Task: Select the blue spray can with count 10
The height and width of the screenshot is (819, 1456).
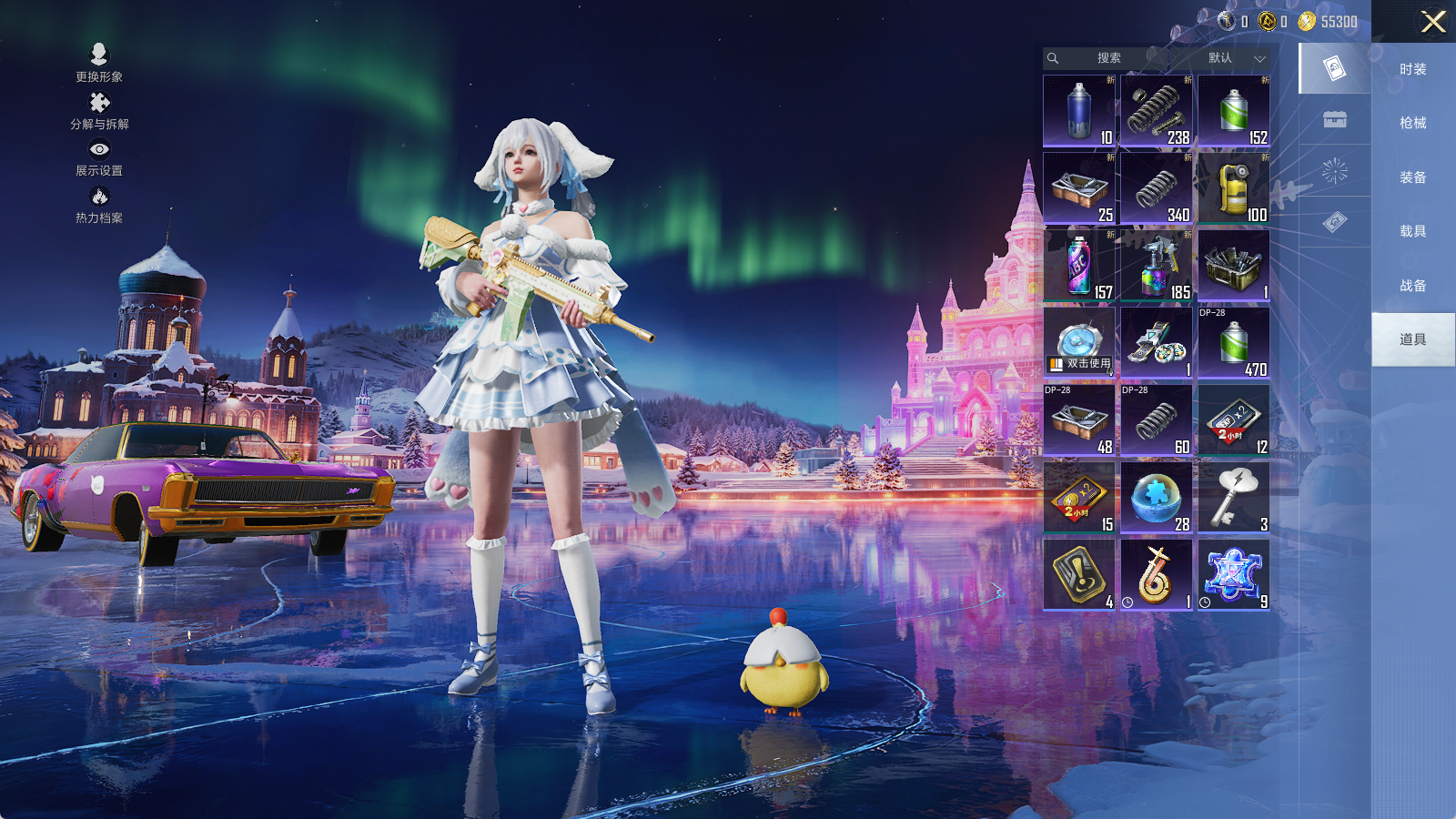Action: coord(1079,111)
